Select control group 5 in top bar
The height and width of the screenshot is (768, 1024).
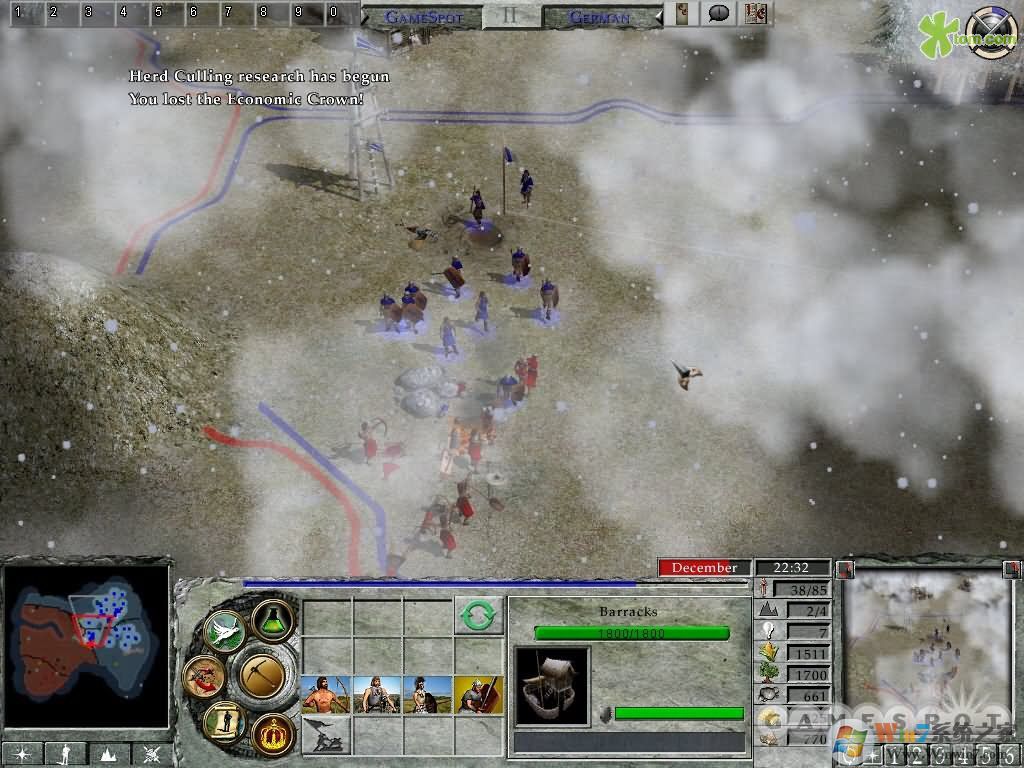coord(158,14)
